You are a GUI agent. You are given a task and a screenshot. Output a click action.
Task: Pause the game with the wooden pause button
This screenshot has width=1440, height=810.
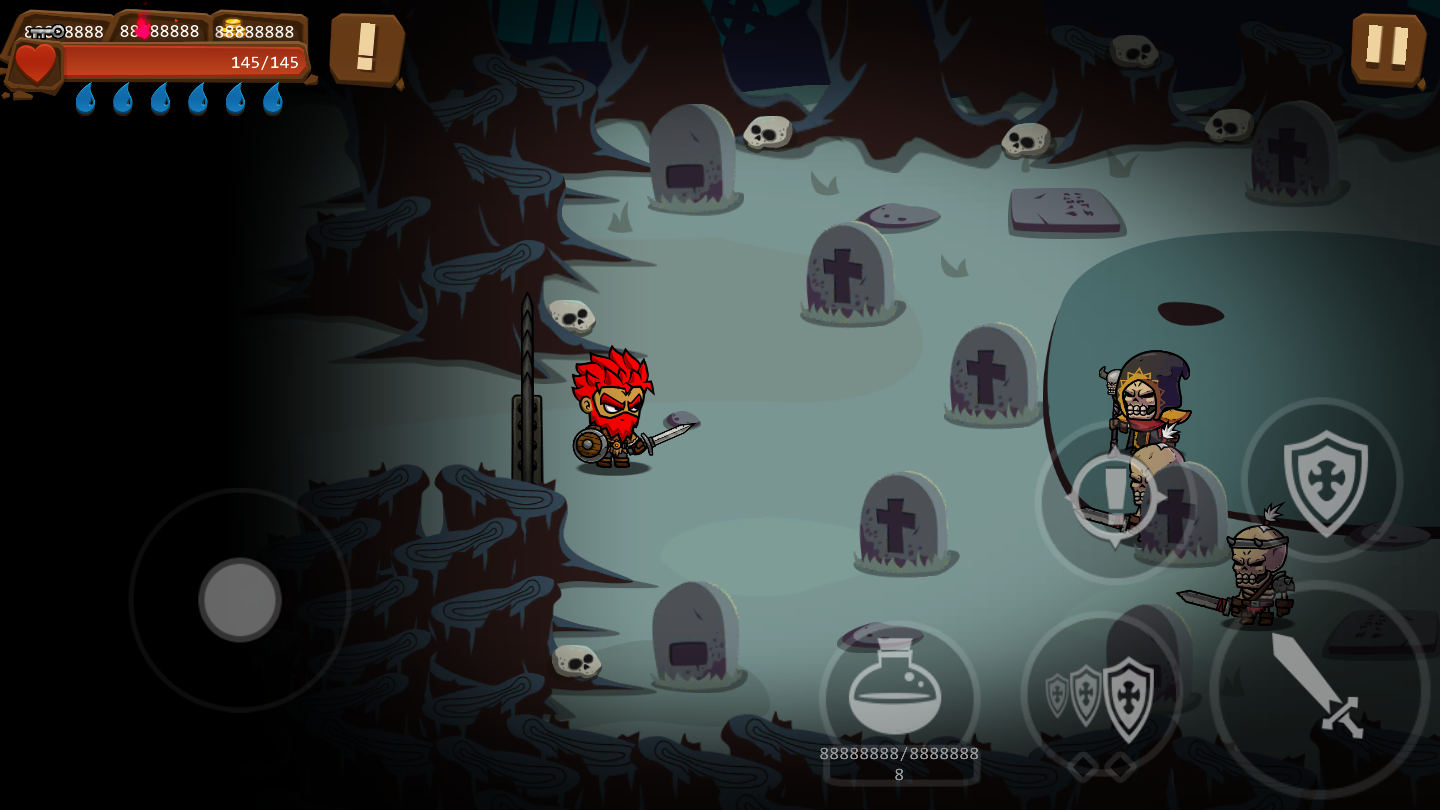pos(1388,48)
